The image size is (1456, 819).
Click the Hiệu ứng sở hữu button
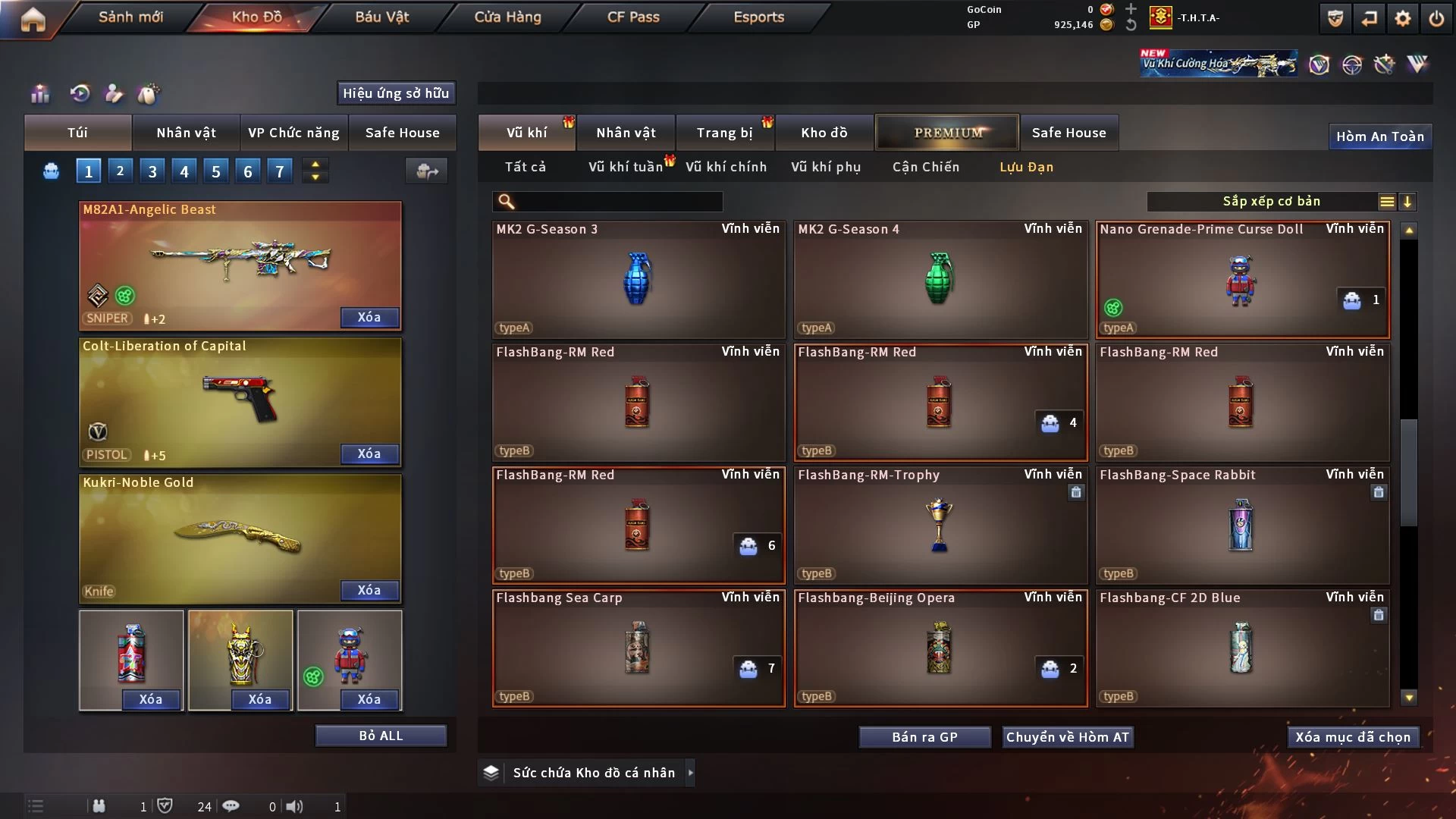(x=396, y=93)
